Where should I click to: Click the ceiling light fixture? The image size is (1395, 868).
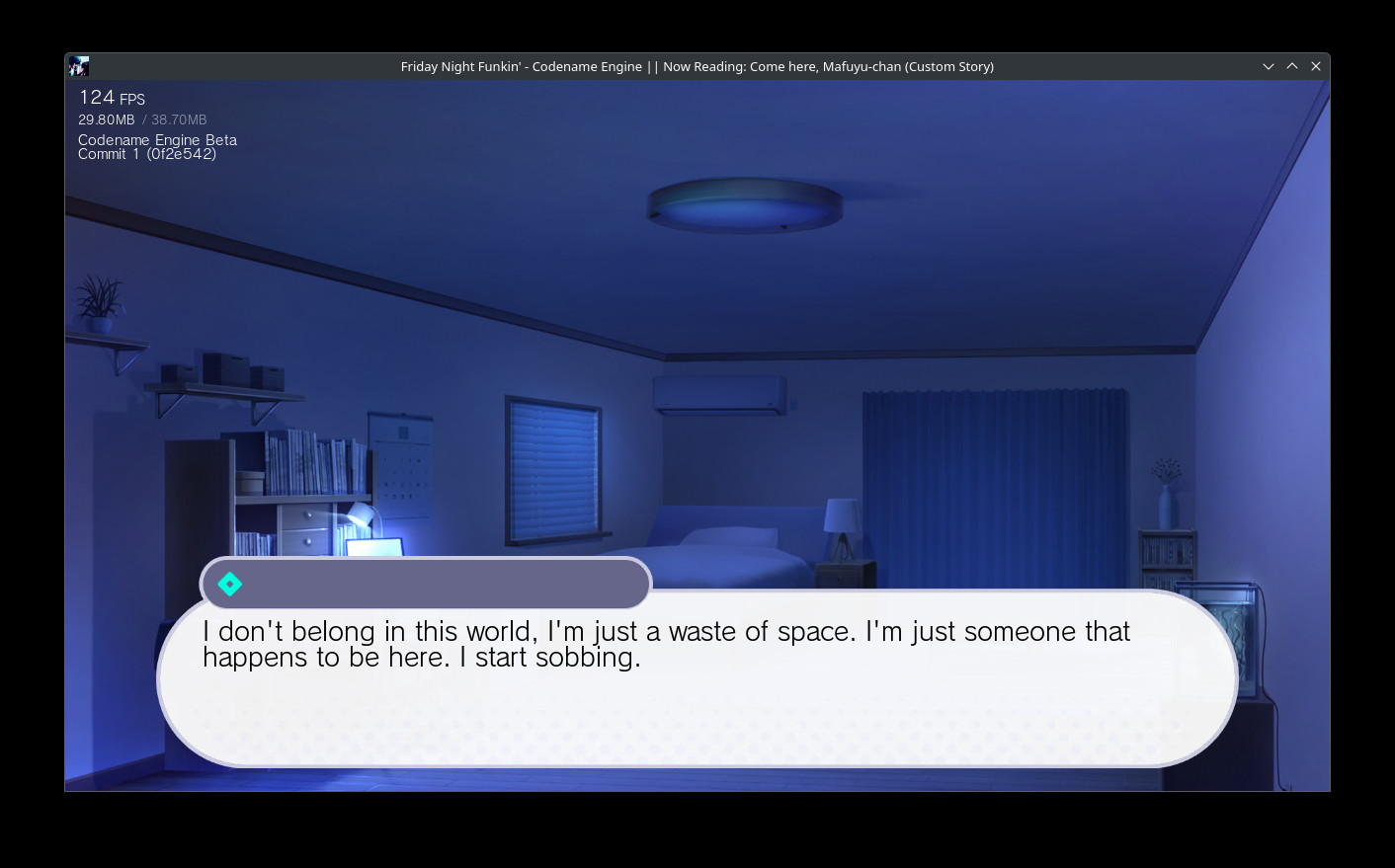(x=743, y=202)
